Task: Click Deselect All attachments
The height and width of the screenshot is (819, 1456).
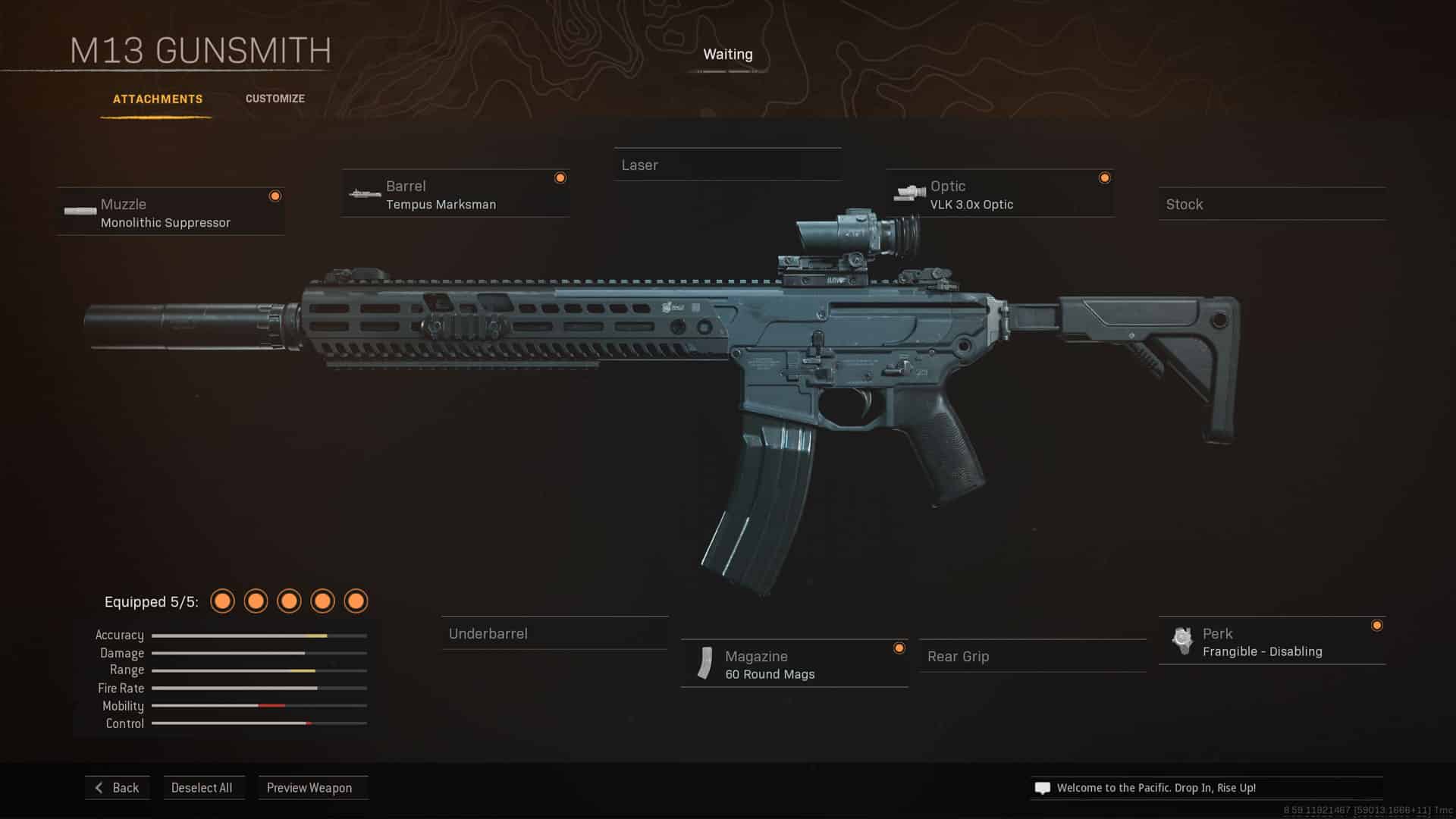Action: pyautogui.click(x=202, y=788)
